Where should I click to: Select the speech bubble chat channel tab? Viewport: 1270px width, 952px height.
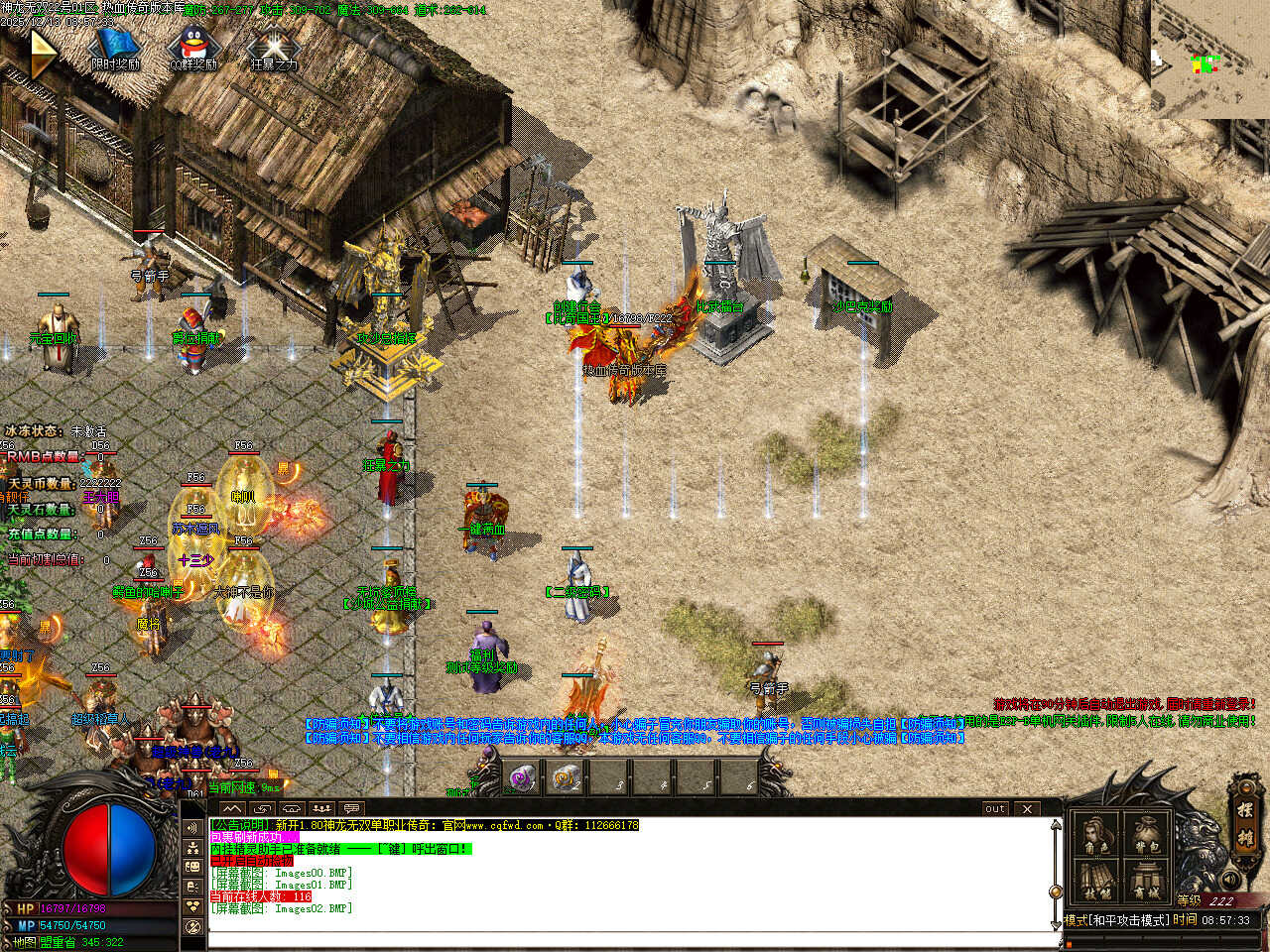(x=351, y=808)
